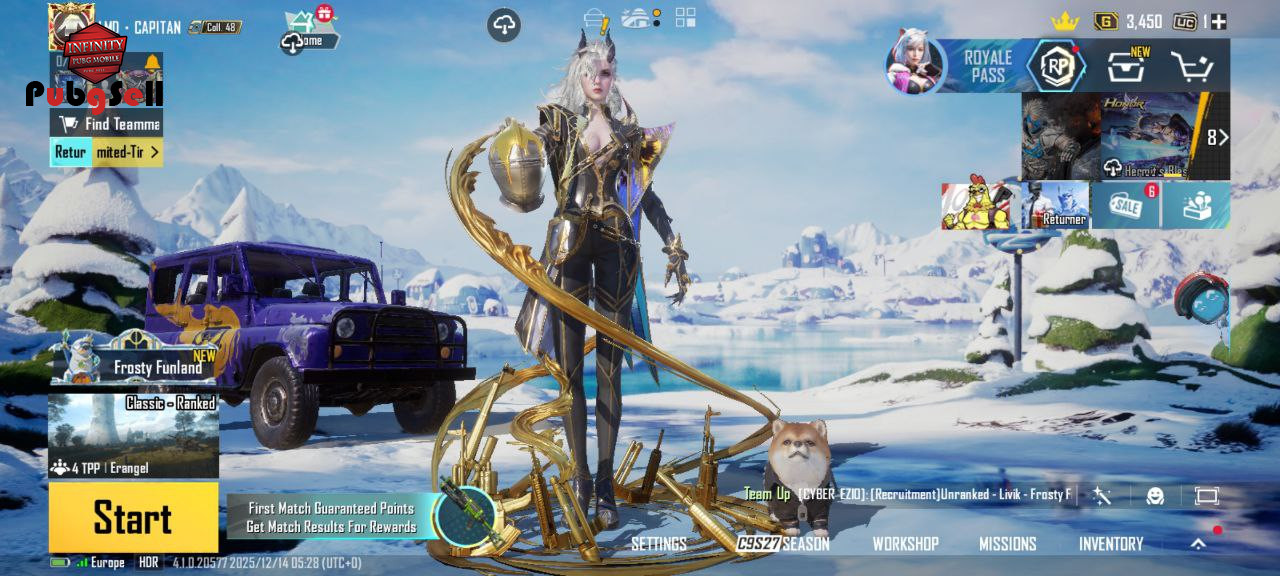Image resolution: width=1280 pixels, height=576 pixels.
Task: Go to the Workshop
Action: pyautogui.click(x=905, y=544)
